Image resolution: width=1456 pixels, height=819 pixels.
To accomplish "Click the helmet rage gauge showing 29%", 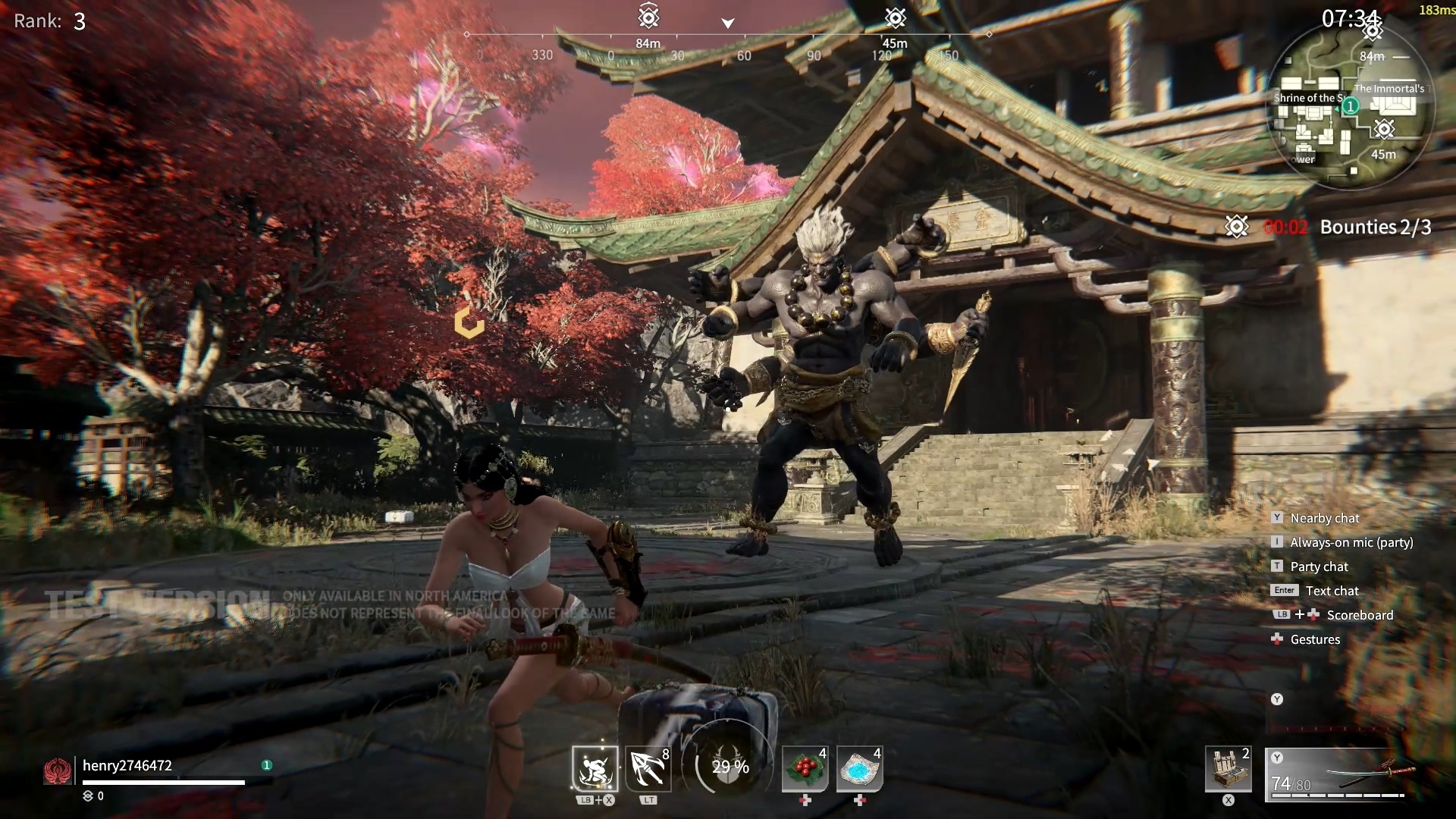I will tap(730, 767).
